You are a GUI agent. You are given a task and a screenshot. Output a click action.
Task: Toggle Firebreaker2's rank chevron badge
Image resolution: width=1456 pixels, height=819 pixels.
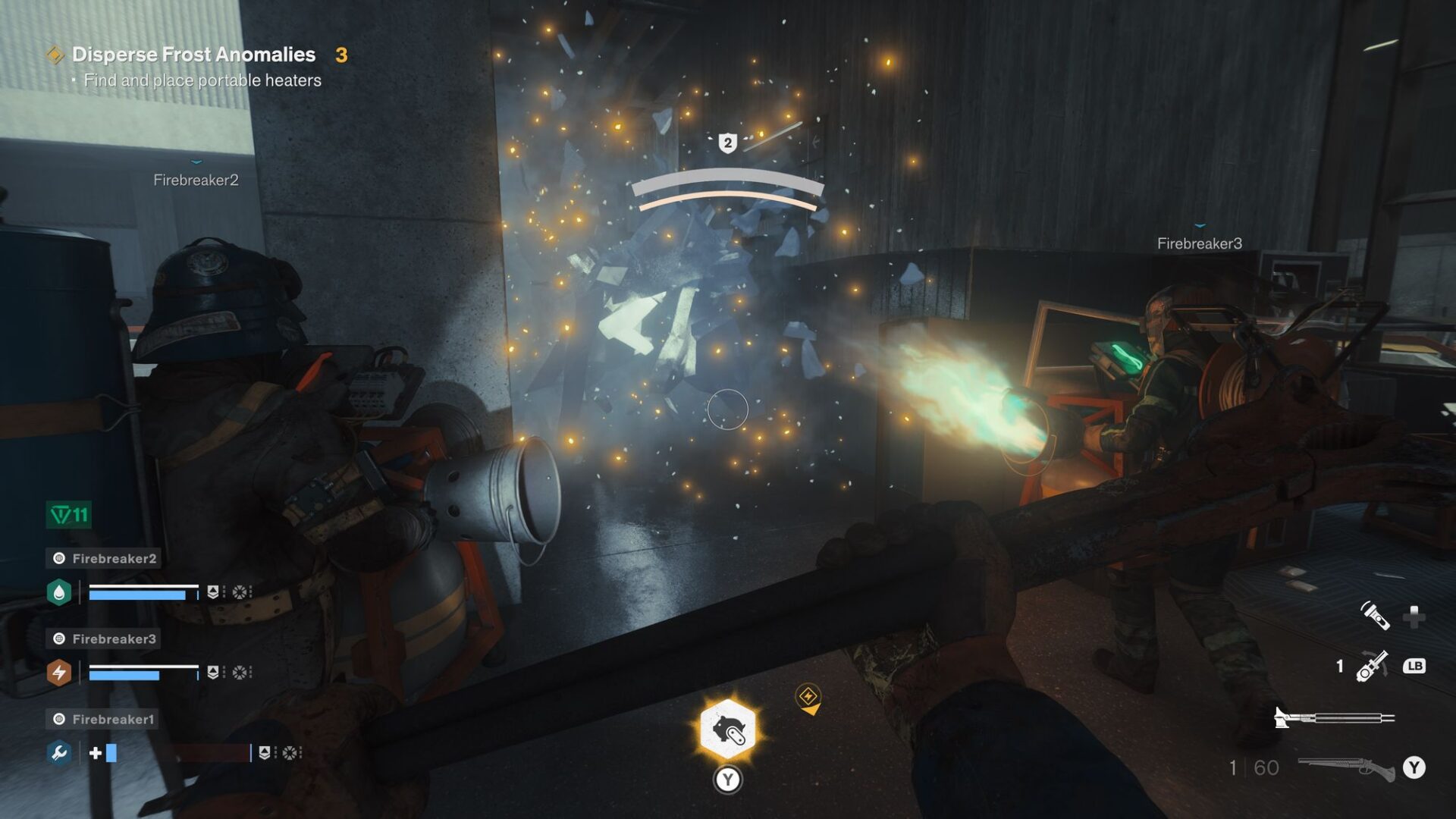213,591
